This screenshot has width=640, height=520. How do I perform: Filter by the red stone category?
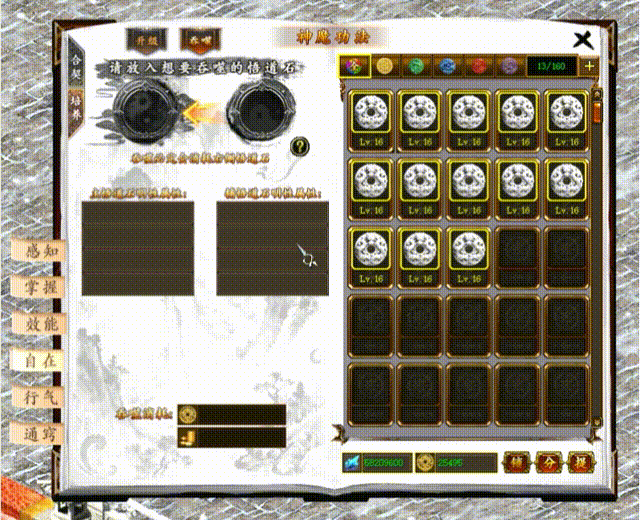click(x=478, y=66)
